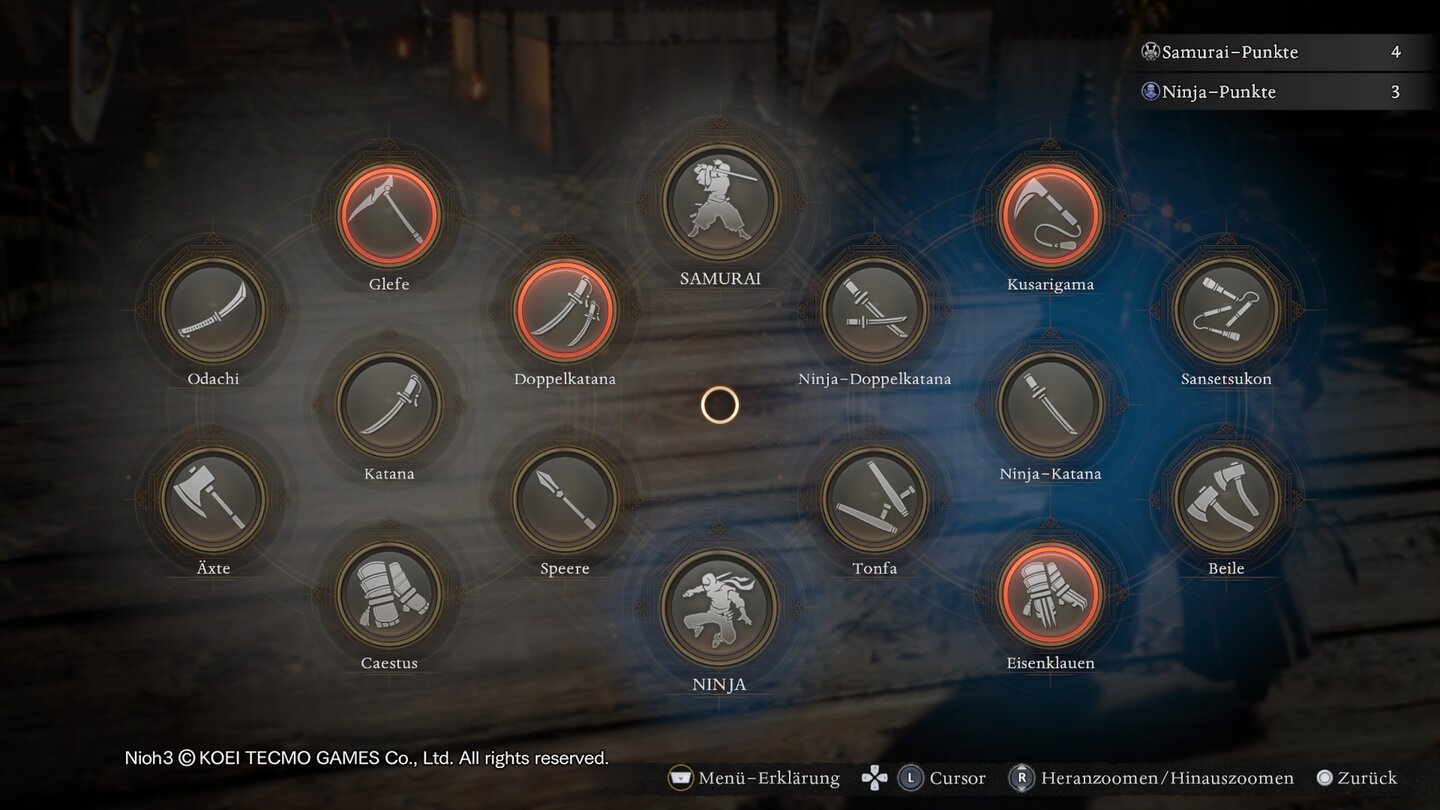Screen dimensions: 1440x810
Task: Open the Odachi skill tree
Action: (x=213, y=309)
